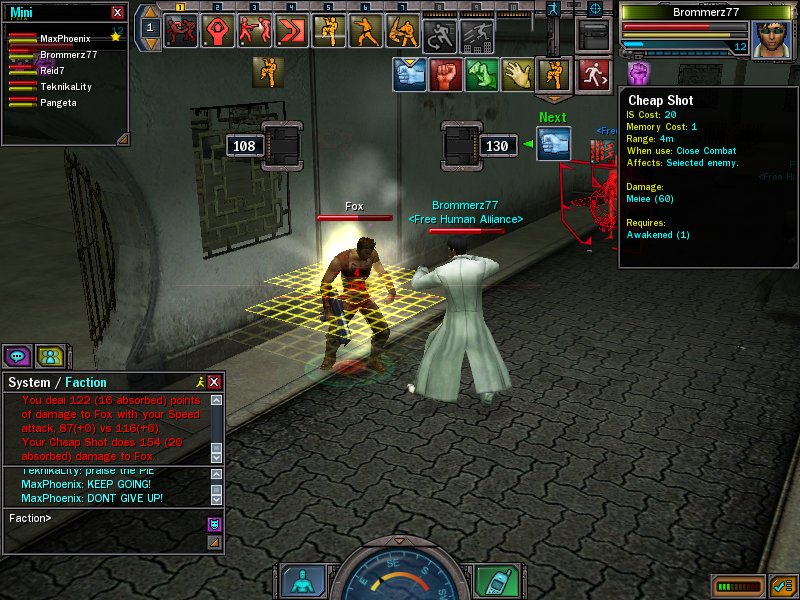Close the Mini team window
The image size is (800, 600).
pyautogui.click(x=118, y=12)
